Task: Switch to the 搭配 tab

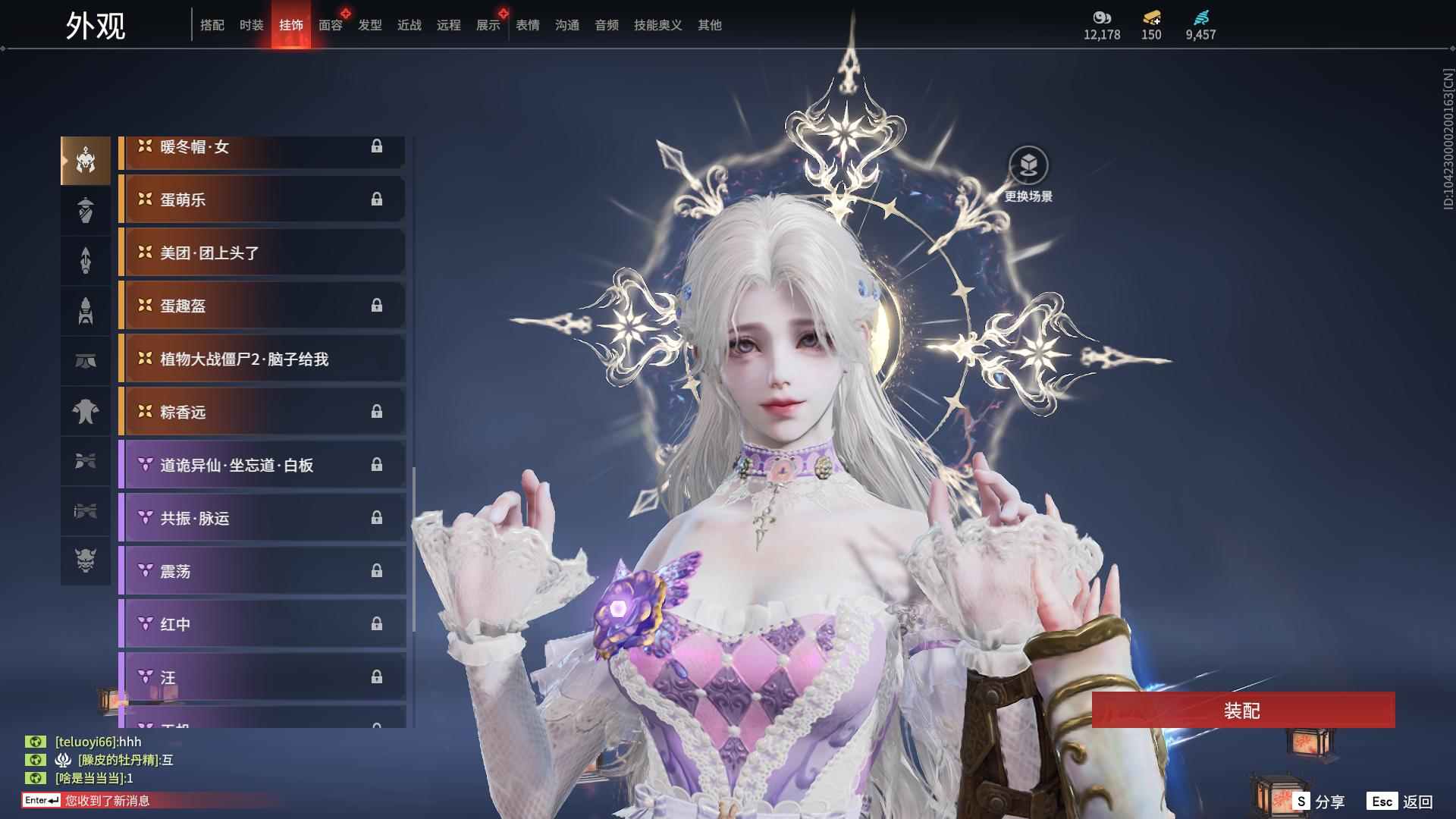Action: coord(212,25)
